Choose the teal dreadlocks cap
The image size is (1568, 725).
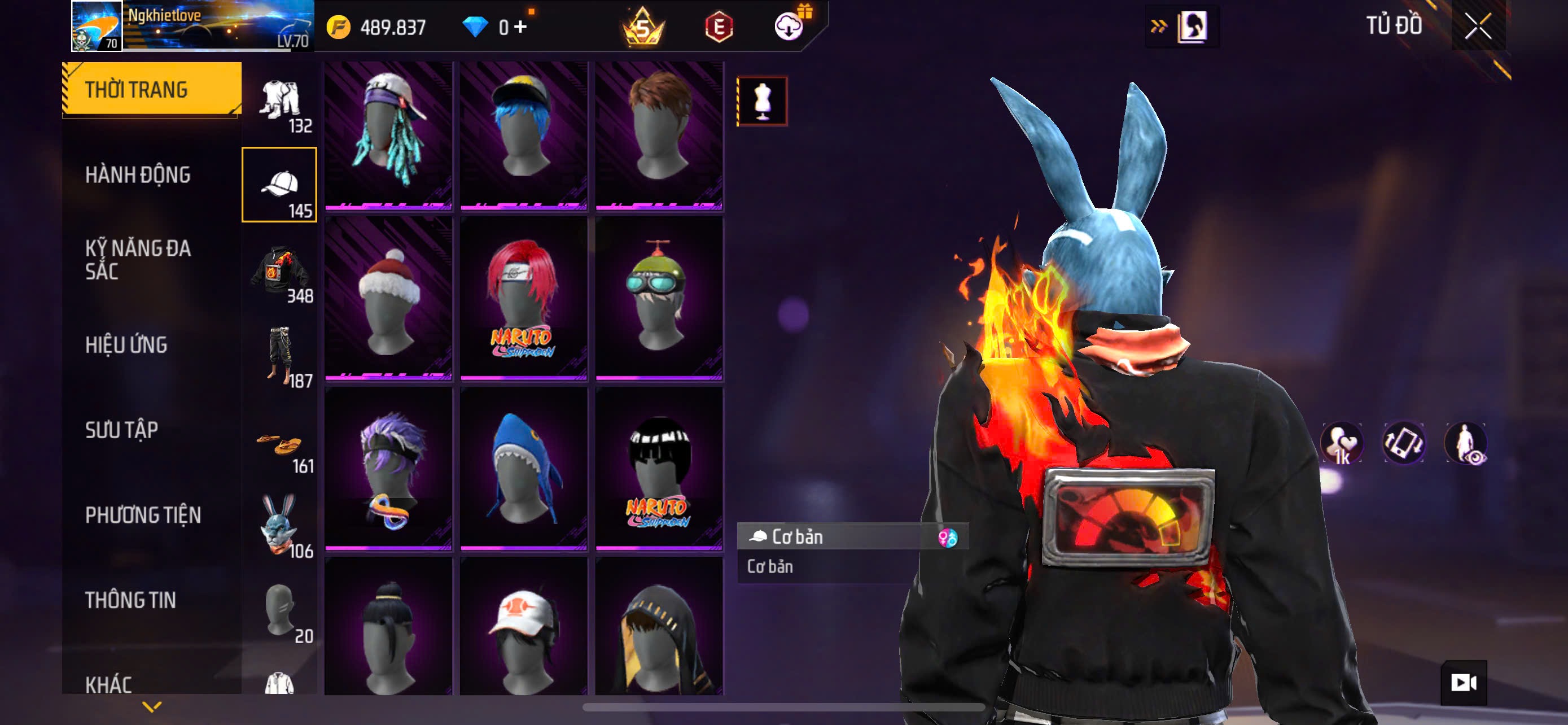388,134
